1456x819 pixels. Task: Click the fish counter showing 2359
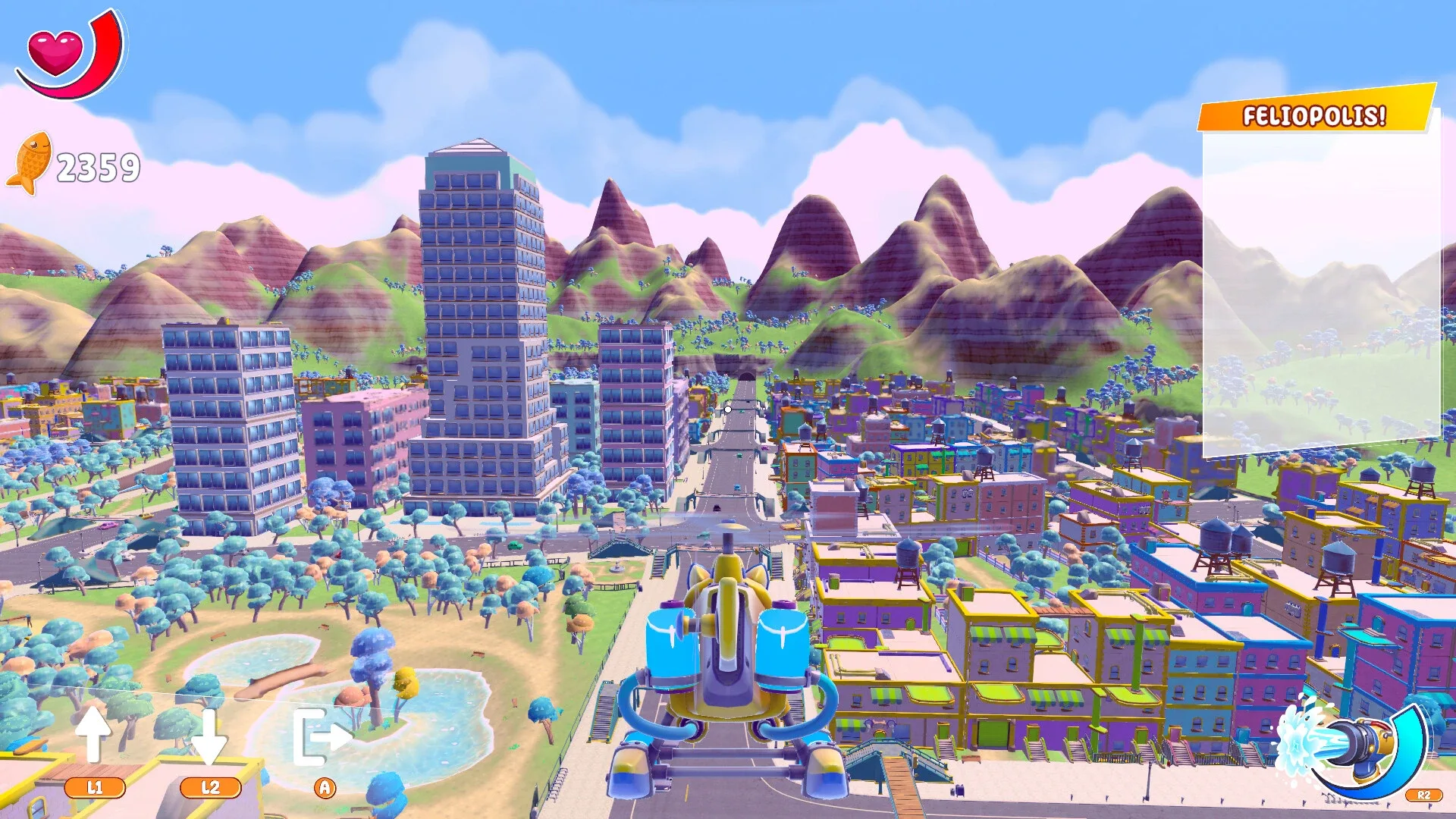[x=99, y=163]
